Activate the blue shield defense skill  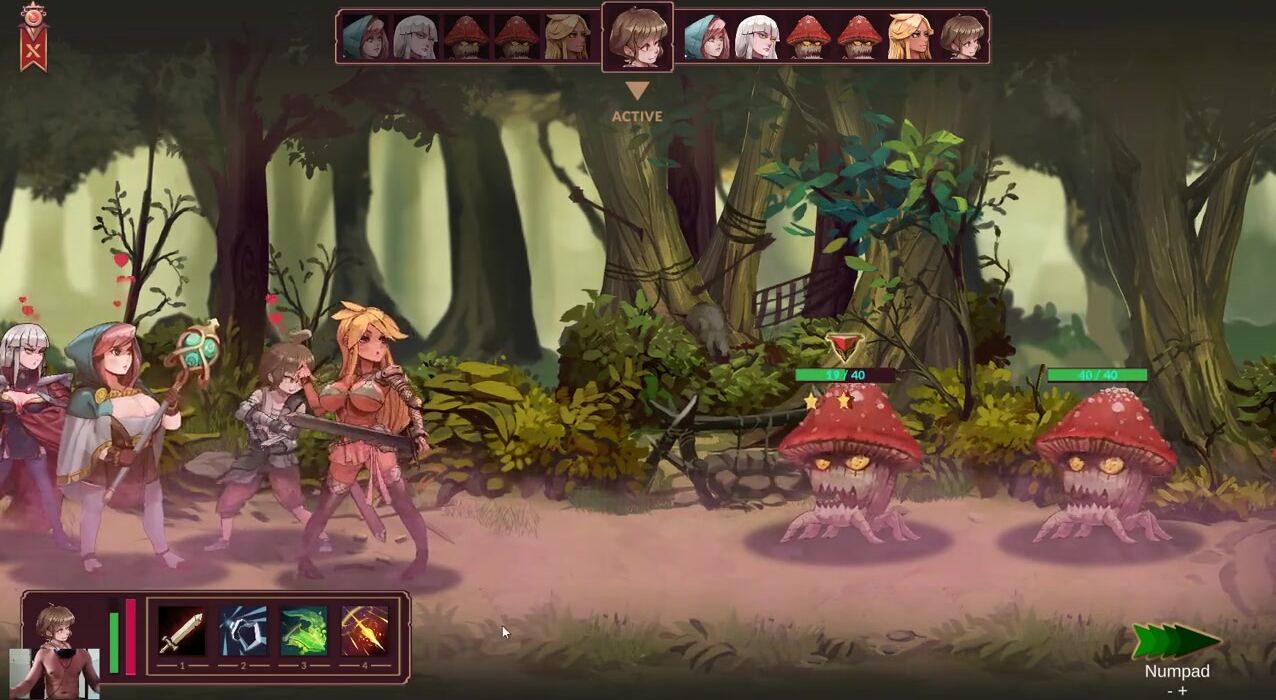tap(243, 631)
